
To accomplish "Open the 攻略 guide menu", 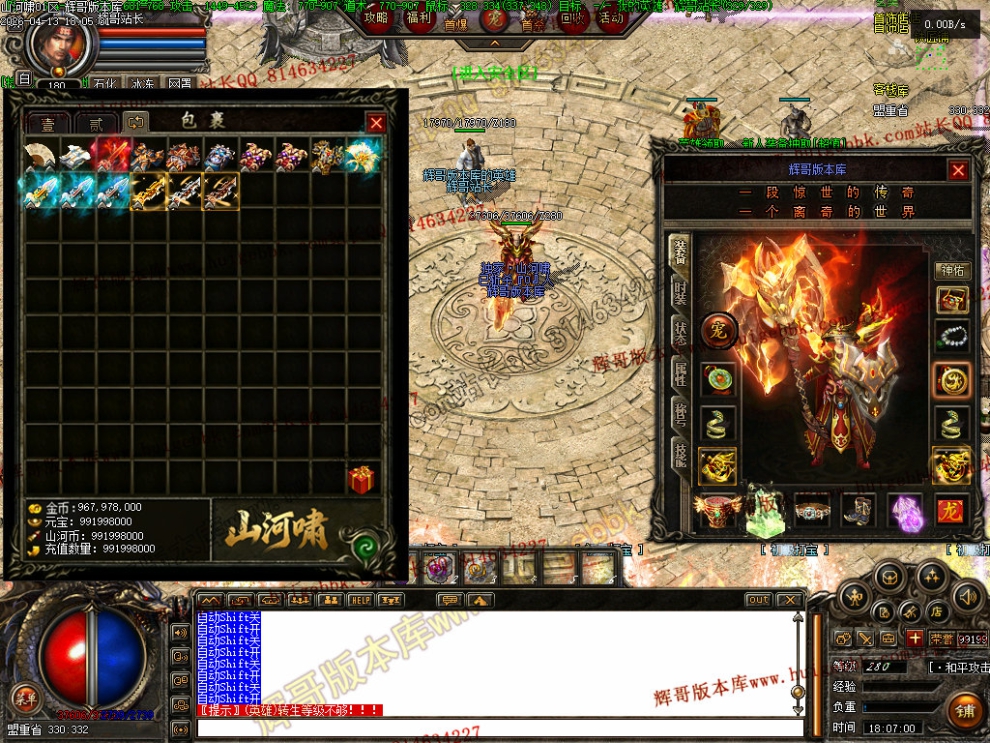I will pos(376,17).
